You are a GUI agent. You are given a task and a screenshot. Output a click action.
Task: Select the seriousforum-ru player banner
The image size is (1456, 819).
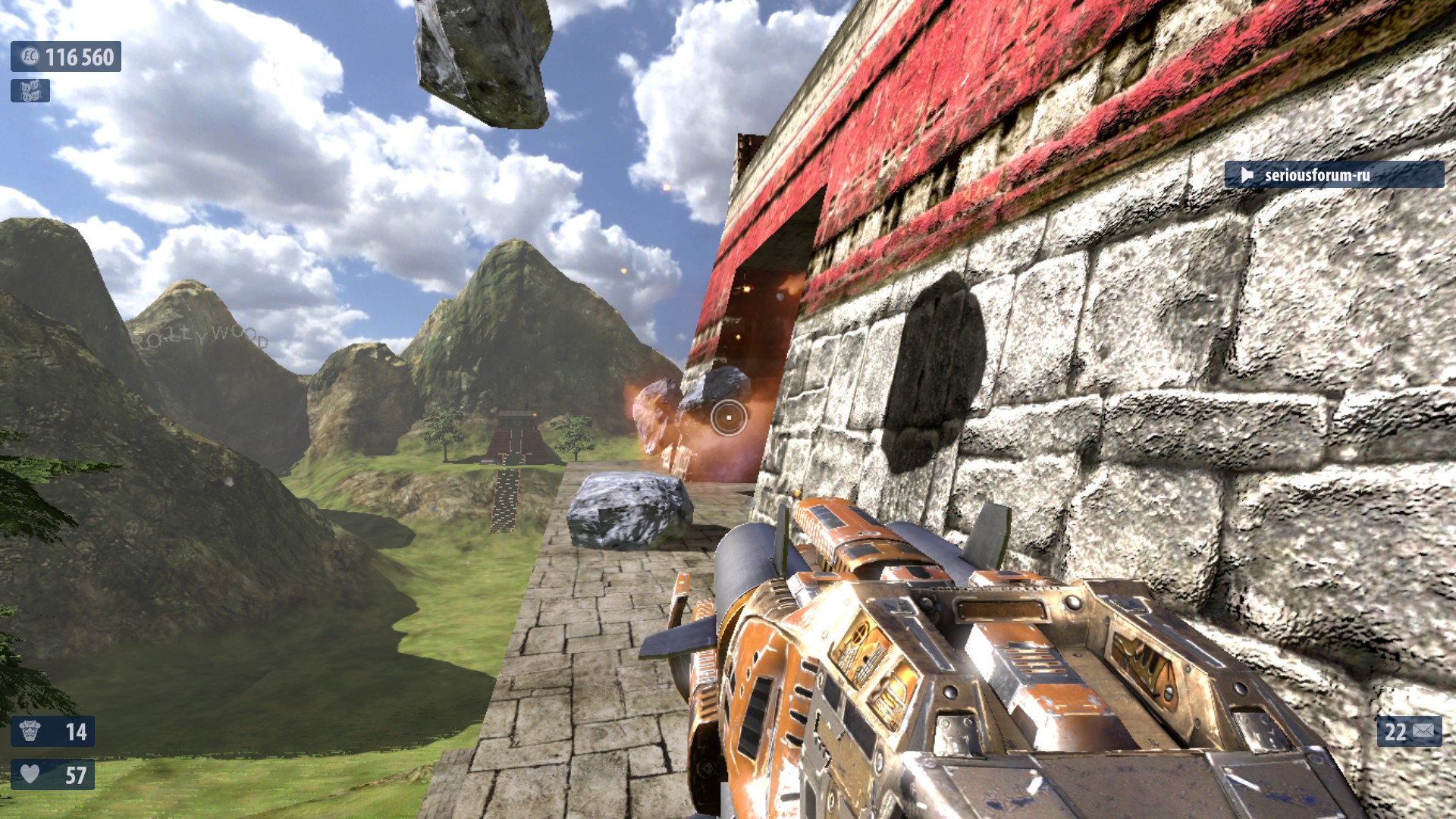tap(1333, 175)
